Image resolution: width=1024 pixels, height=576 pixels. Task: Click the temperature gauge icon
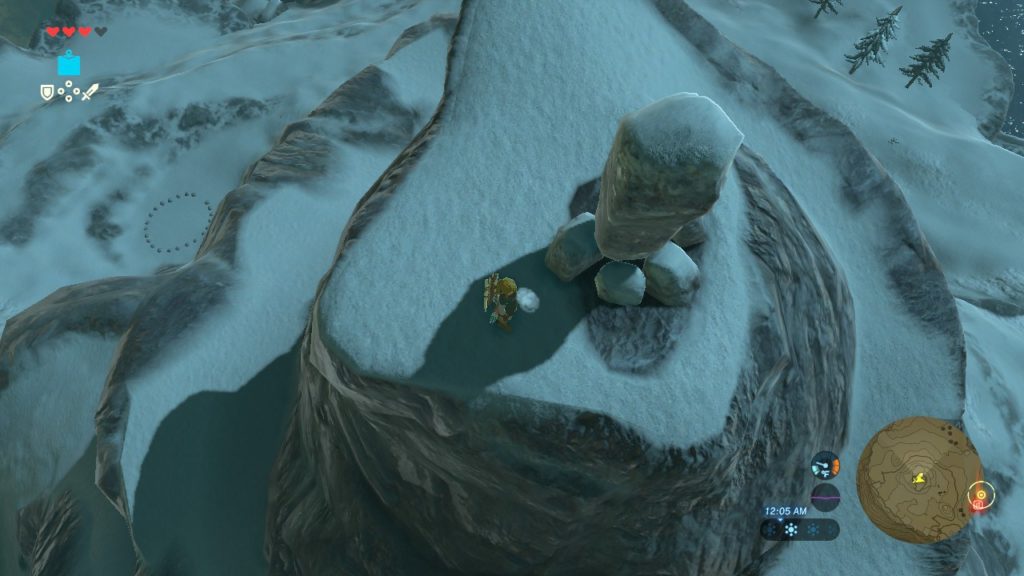(824, 465)
